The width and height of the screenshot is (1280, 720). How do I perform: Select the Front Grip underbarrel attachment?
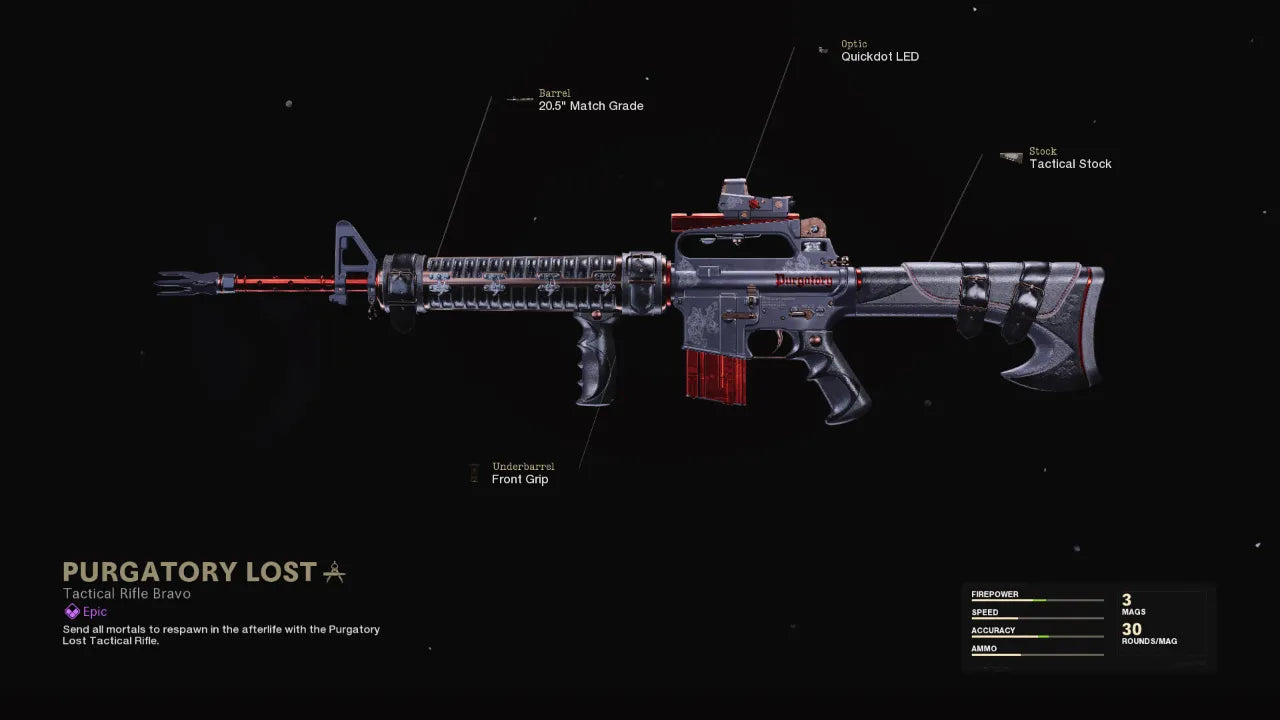coord(520,479)
